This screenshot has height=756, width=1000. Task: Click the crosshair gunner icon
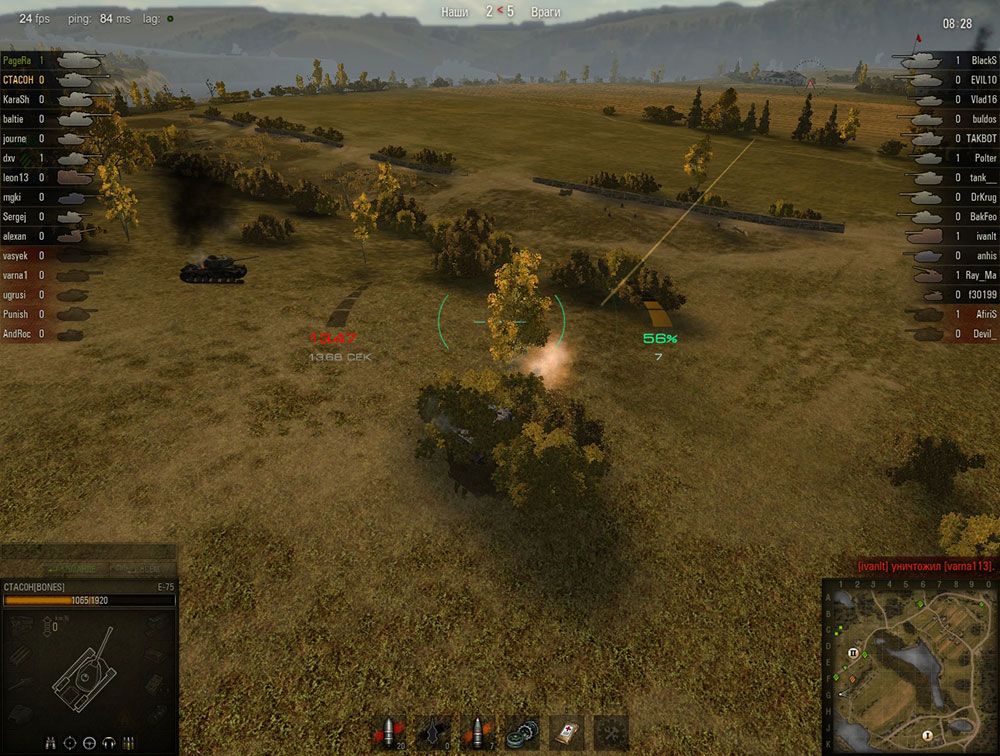pyautogui.click(x=70, y=743)
